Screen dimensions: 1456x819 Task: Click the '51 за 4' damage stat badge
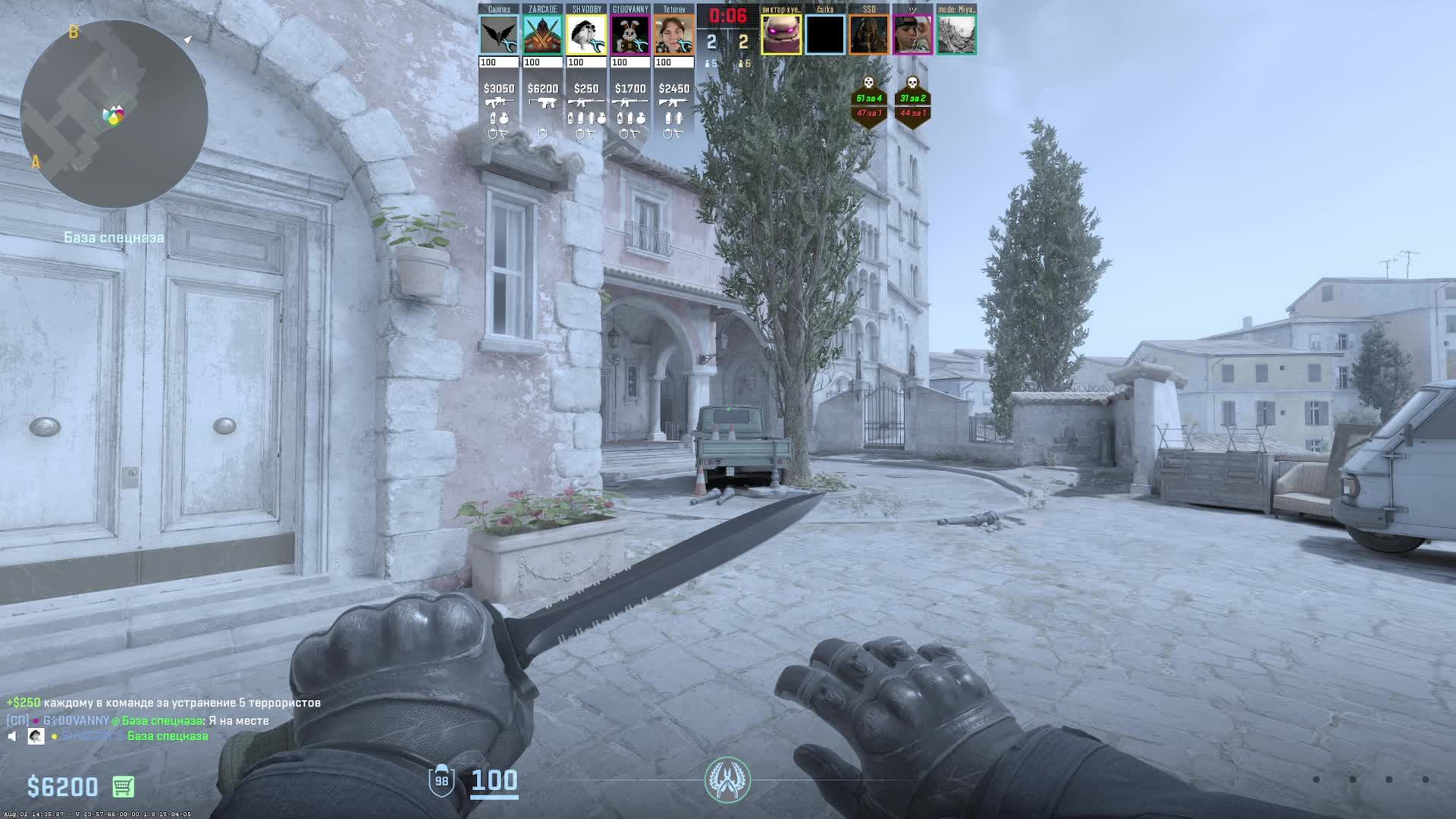pos(869,99)
